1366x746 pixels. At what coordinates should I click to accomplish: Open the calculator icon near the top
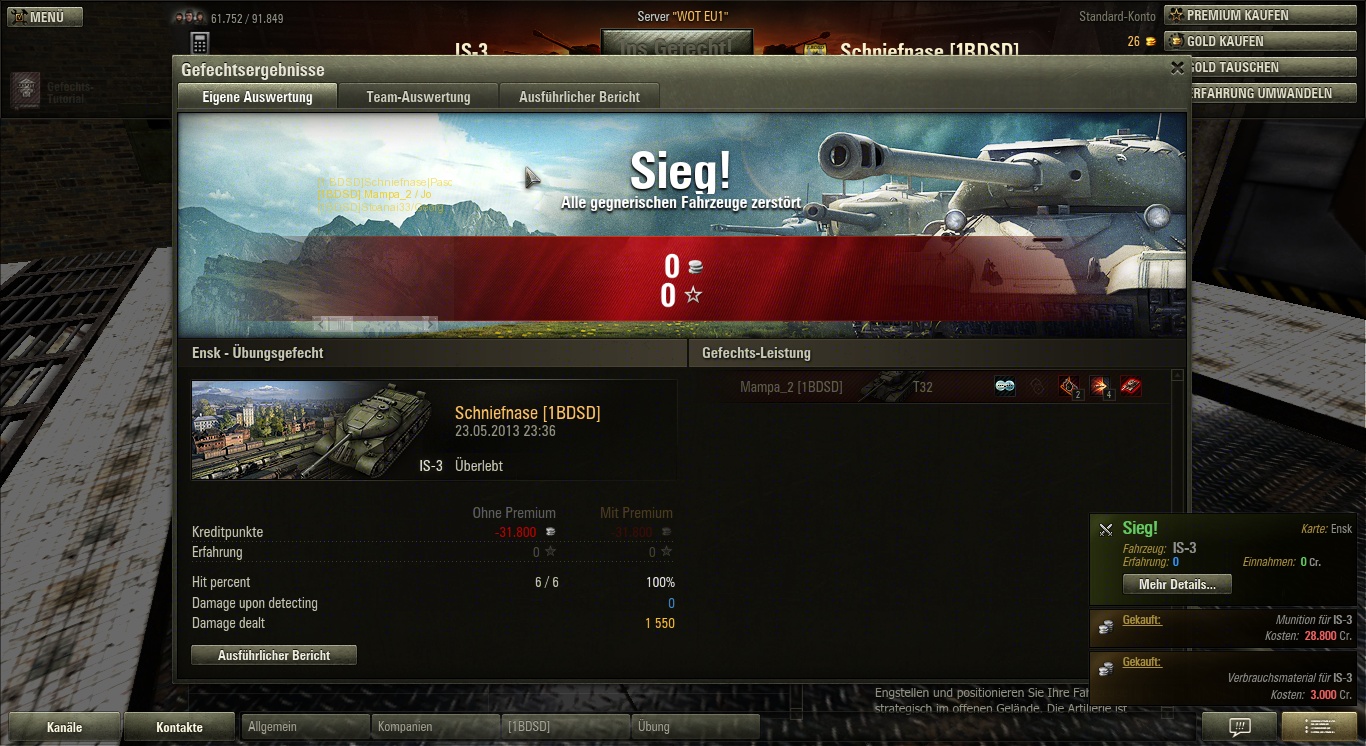(199, 43)
